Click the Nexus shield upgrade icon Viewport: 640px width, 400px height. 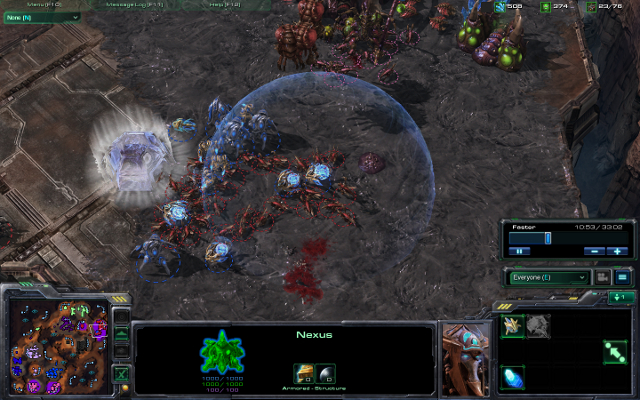click(x=327, y=373)
